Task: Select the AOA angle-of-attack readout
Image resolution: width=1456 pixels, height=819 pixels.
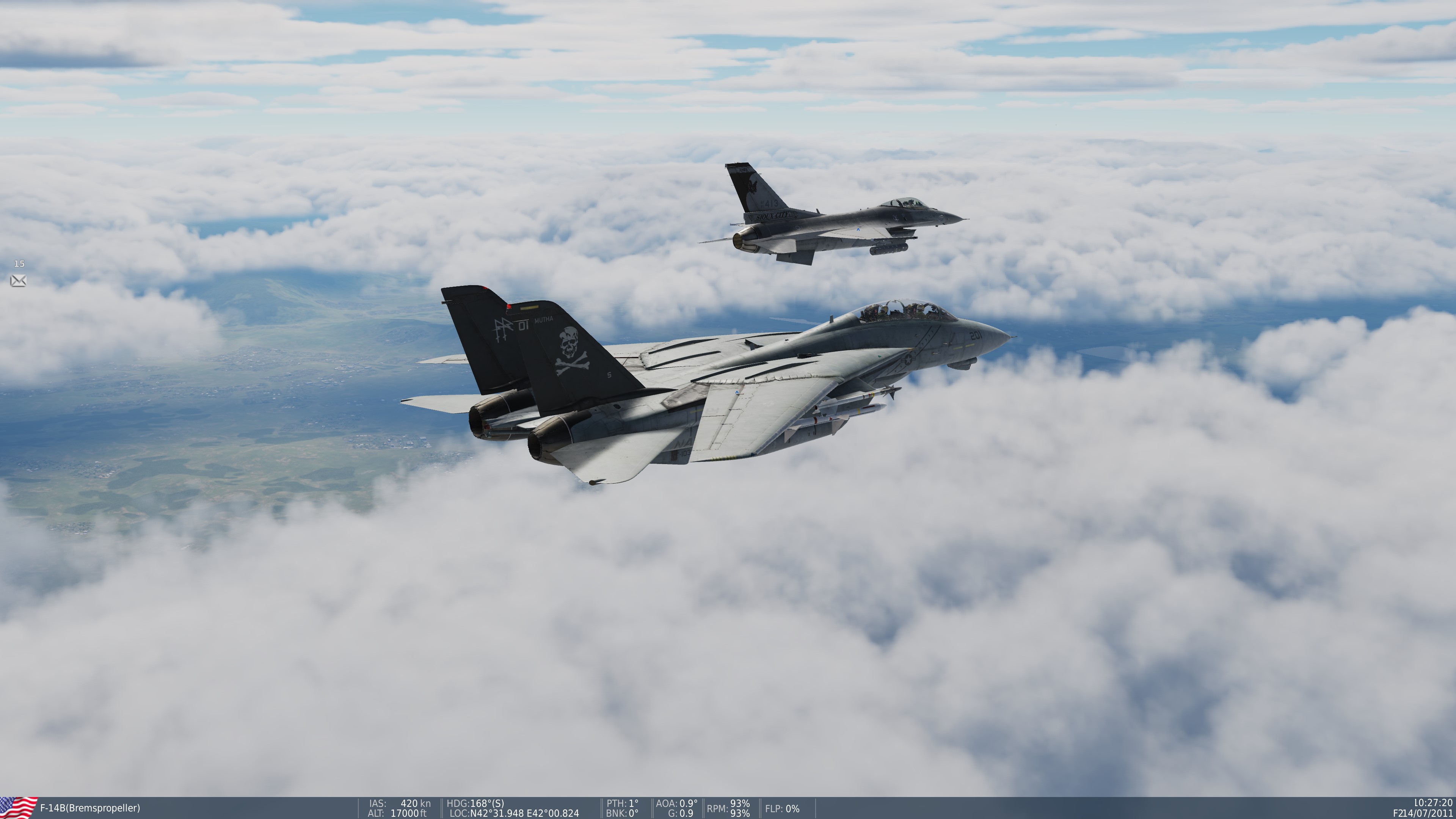Action: coord(676,803)
